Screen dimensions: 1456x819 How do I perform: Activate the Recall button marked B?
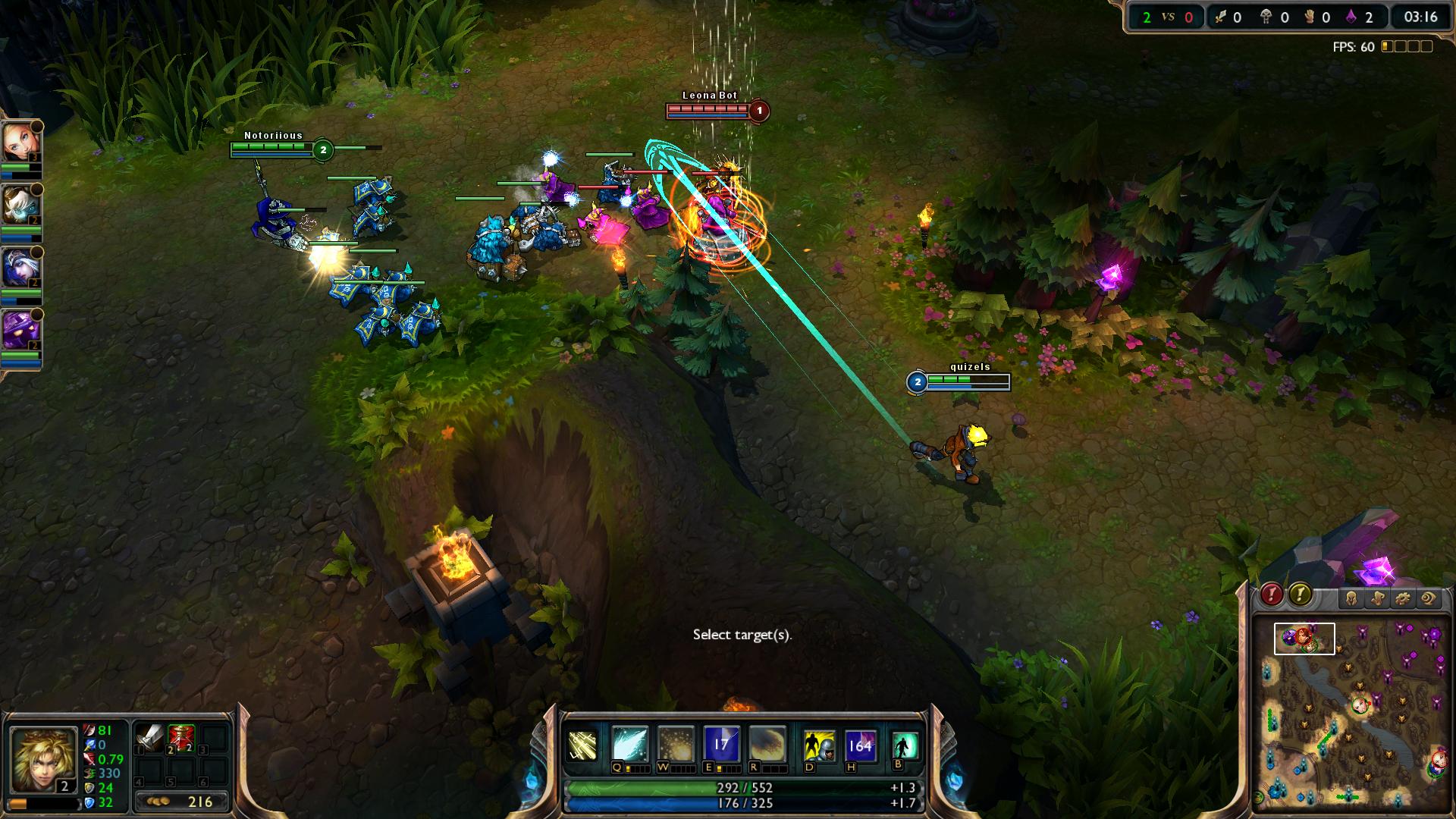pos(905,745)
